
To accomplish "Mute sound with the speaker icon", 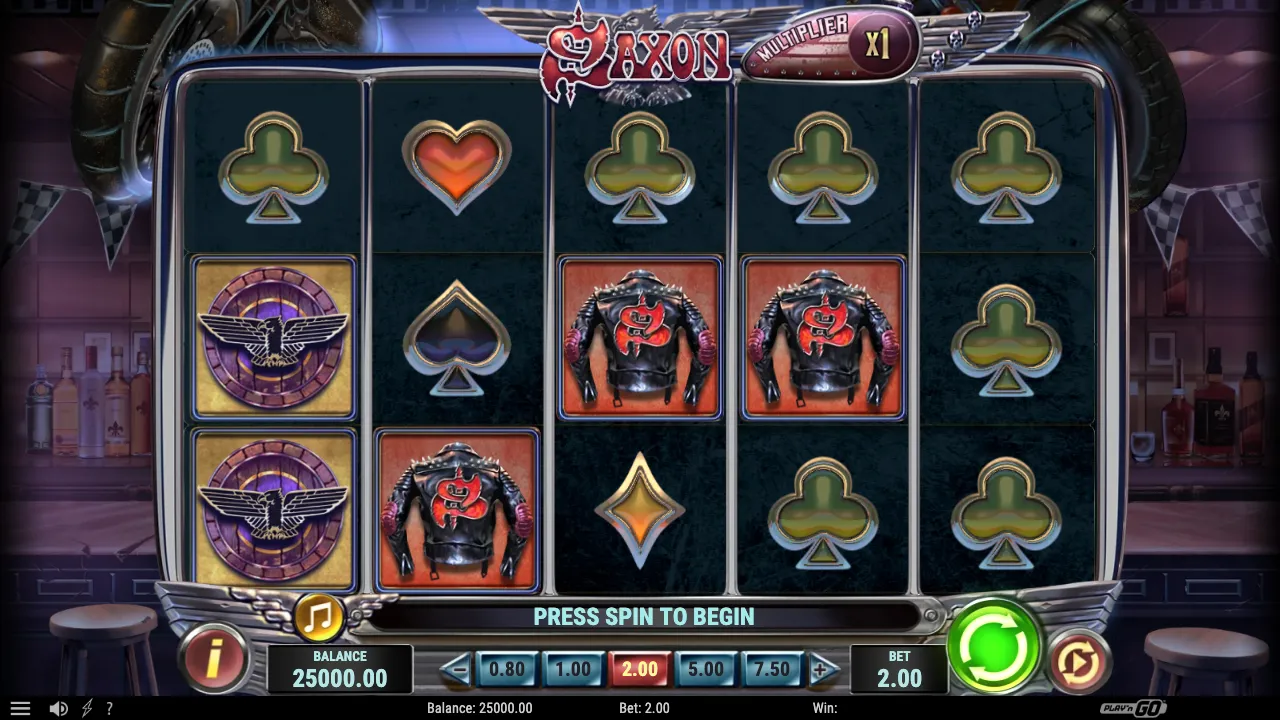I will point(59,708).
